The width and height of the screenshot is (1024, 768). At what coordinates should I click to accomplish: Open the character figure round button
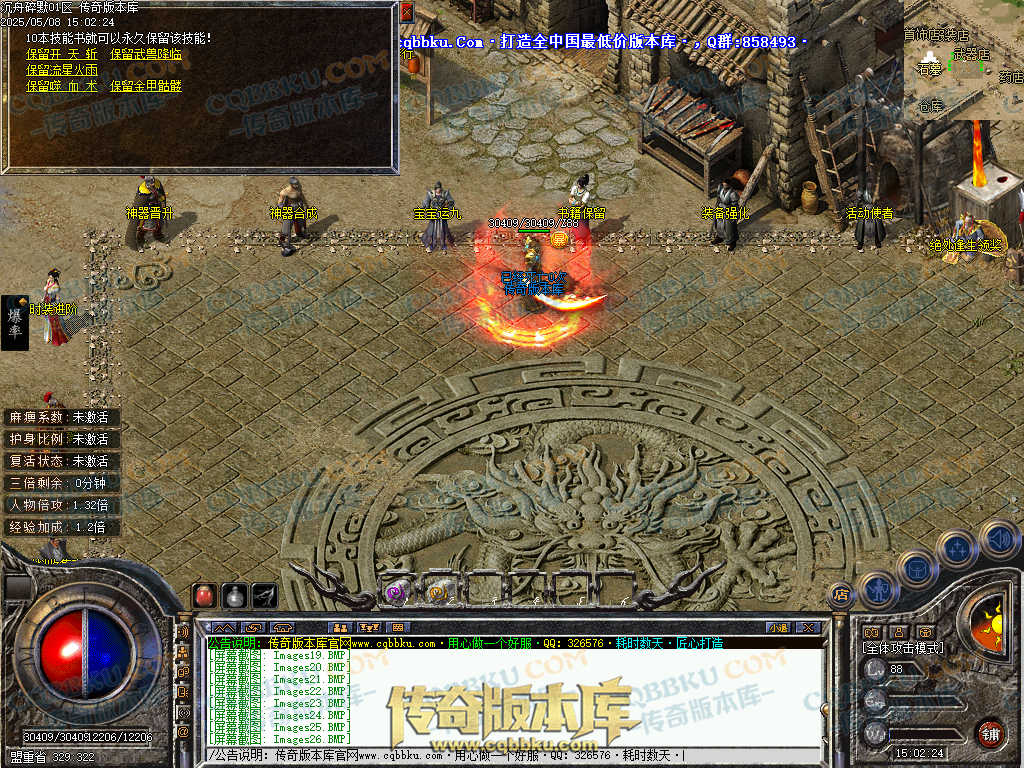pyautogui.click(x=877, y=588)
